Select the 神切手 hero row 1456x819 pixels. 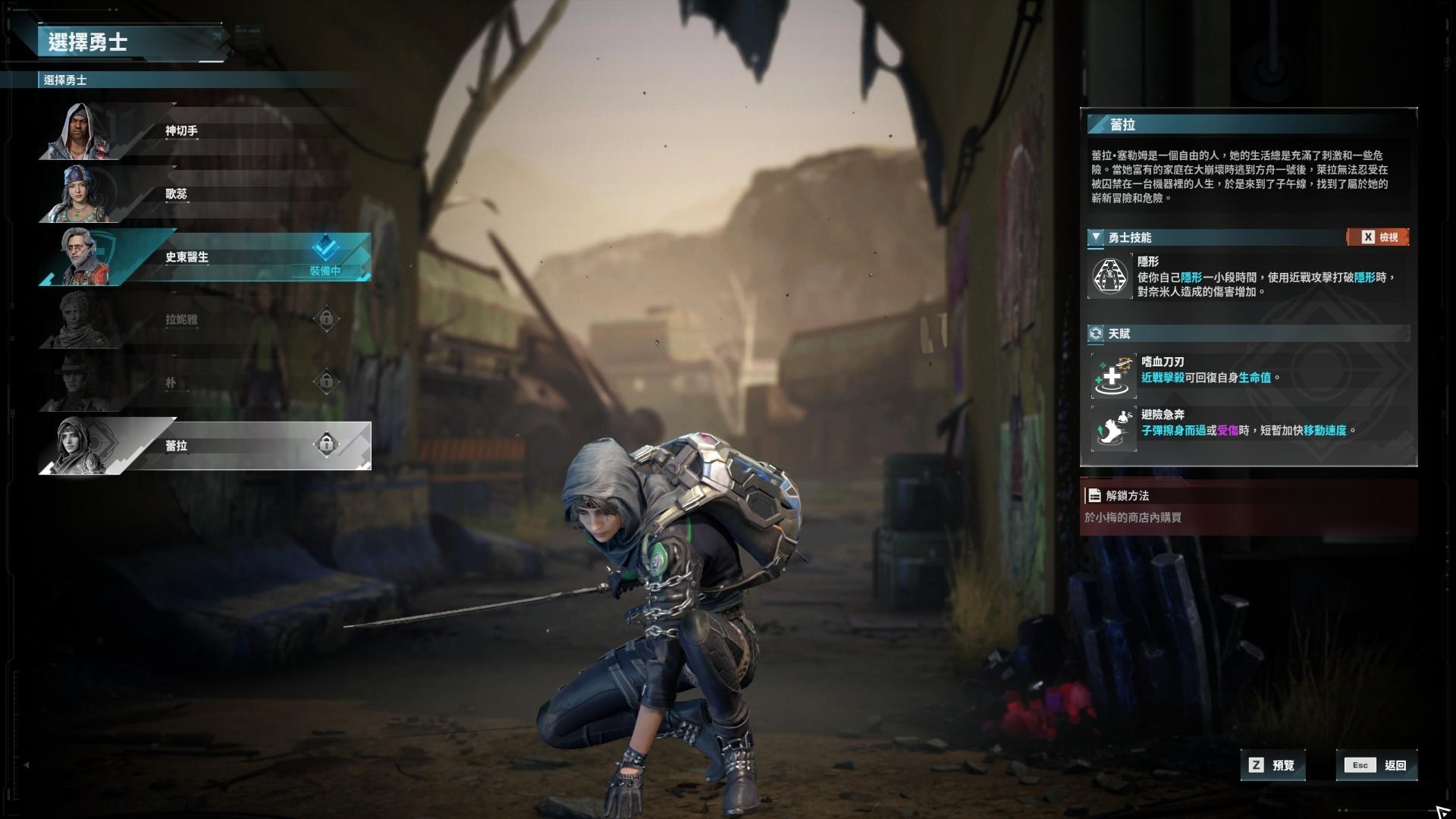205,131
